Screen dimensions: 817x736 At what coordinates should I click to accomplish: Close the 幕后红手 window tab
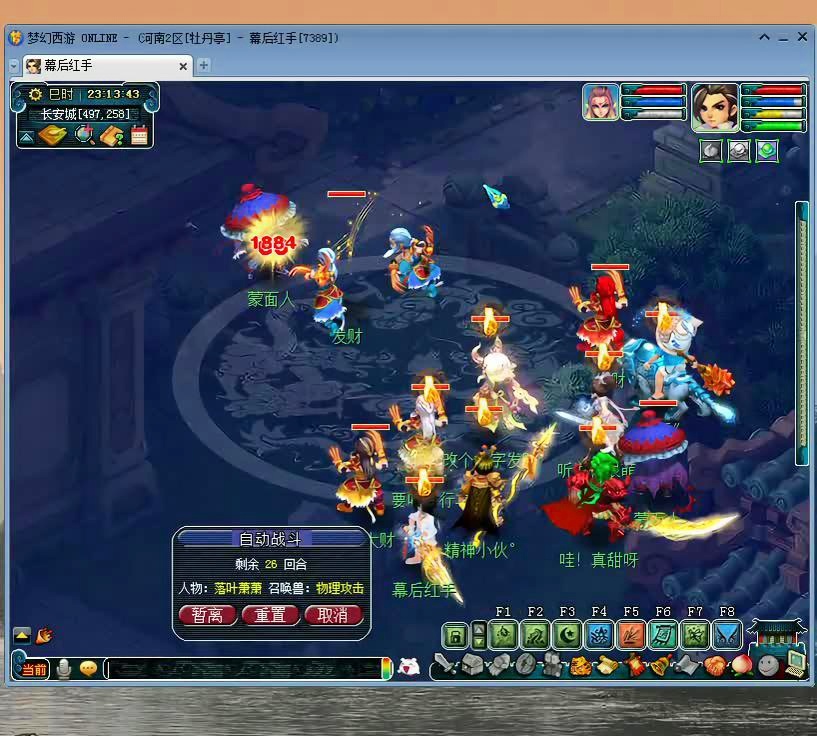pyautogui.click(x=183, y=66)
